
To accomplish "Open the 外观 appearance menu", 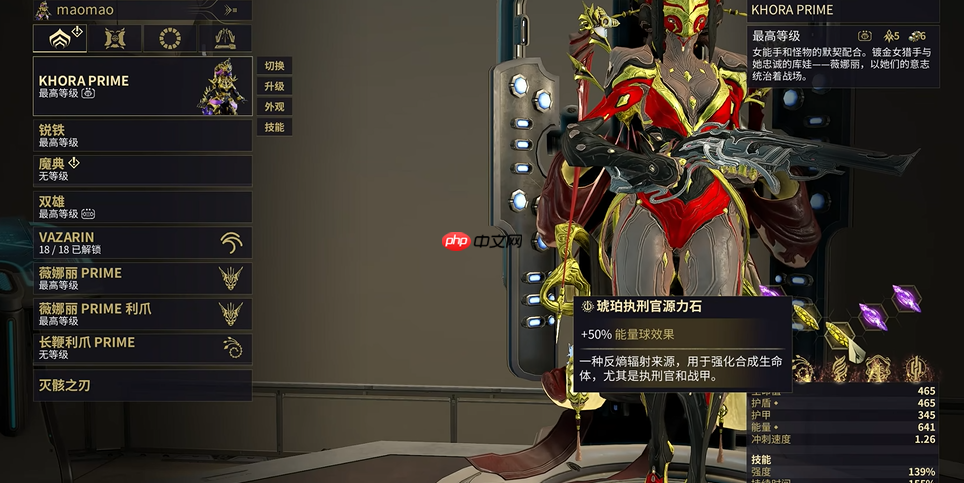I will tap(274, 106).
